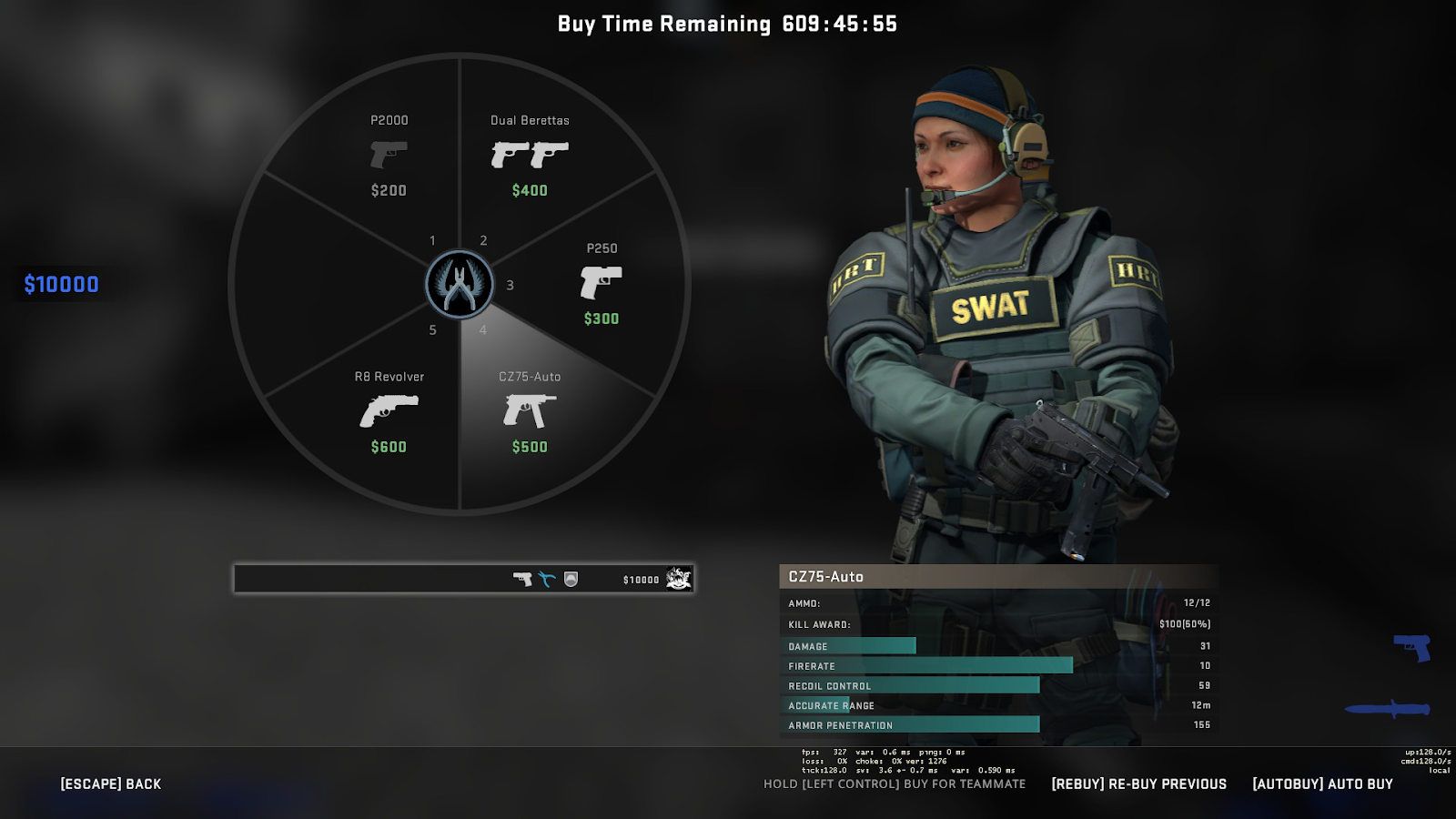Choose the R8 Revolver segment
1456x819 pixels.
(x=389, y=412)
